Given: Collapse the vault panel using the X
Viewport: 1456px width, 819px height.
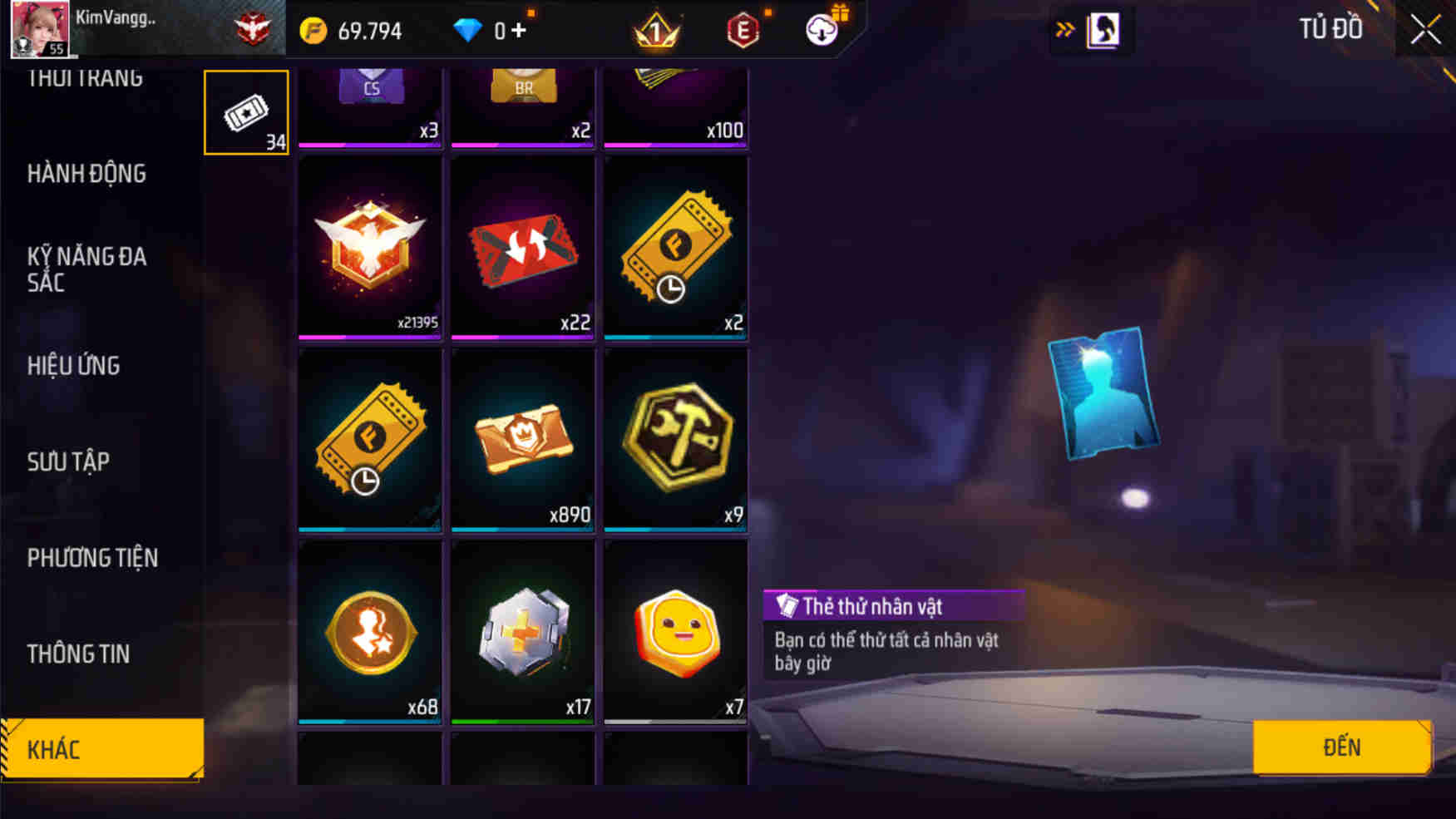Looking at the screenshot, I should click(x=1424, y=29).
